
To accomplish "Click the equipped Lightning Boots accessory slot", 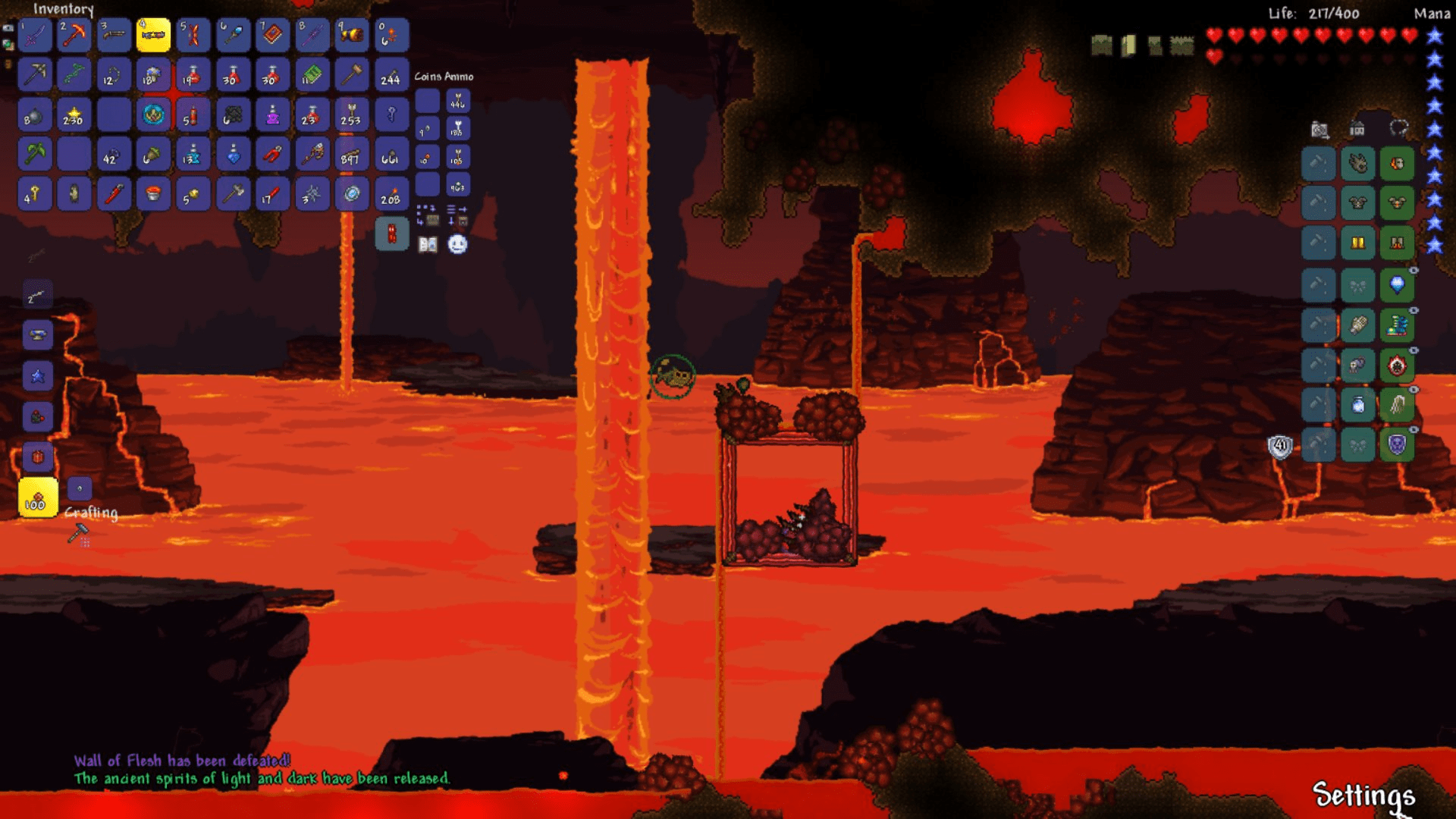I will [x=1398, y=325].
